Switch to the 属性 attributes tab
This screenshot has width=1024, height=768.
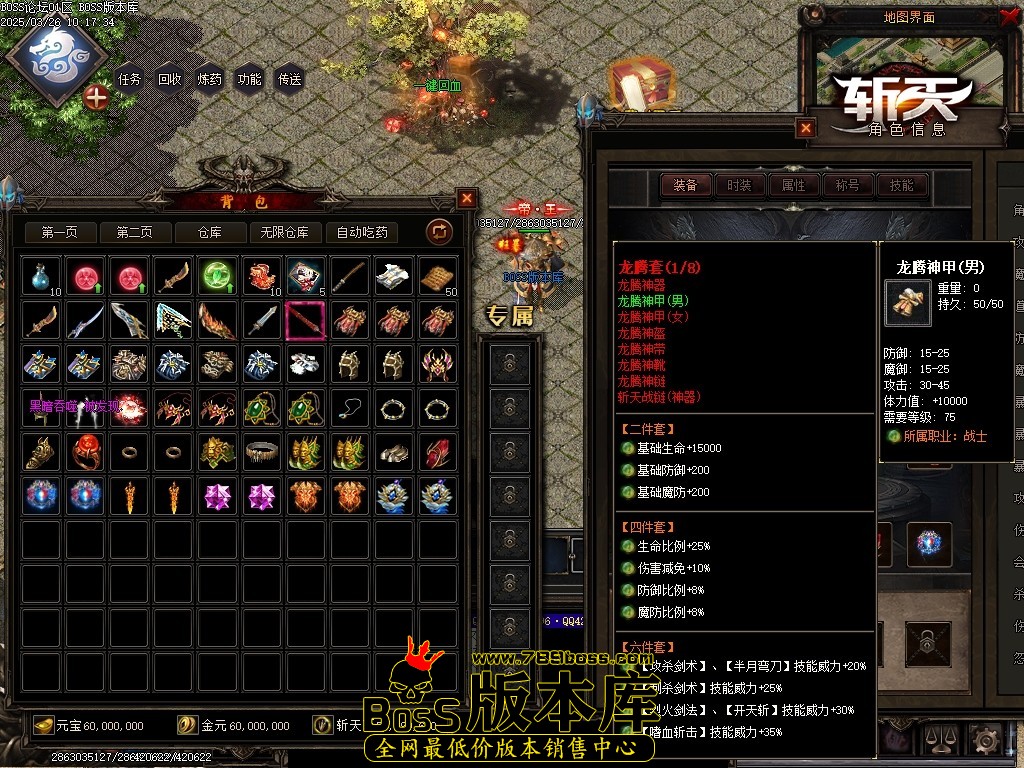793,185
